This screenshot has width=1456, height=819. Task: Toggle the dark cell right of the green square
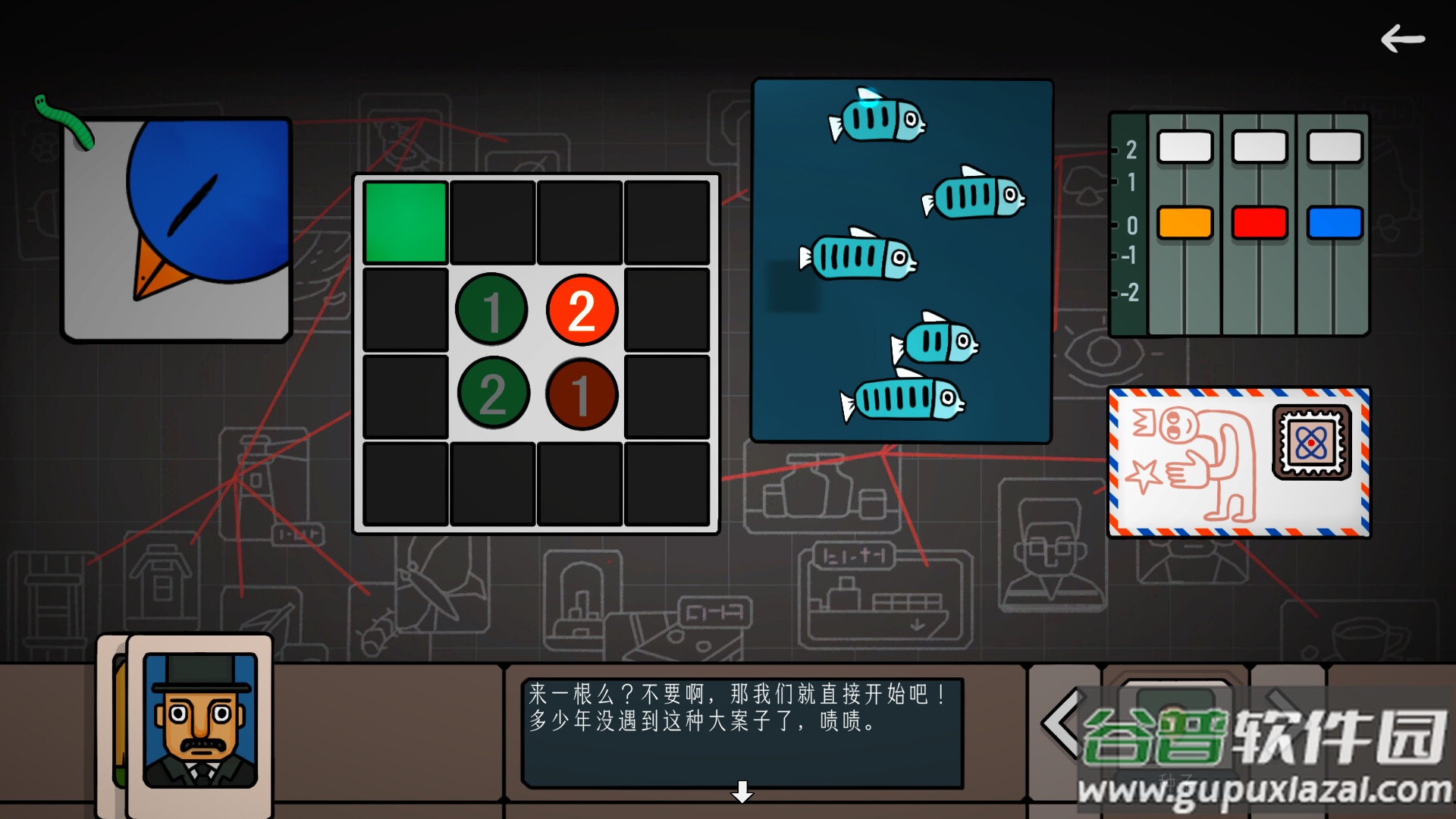click(x=492, y=221)
